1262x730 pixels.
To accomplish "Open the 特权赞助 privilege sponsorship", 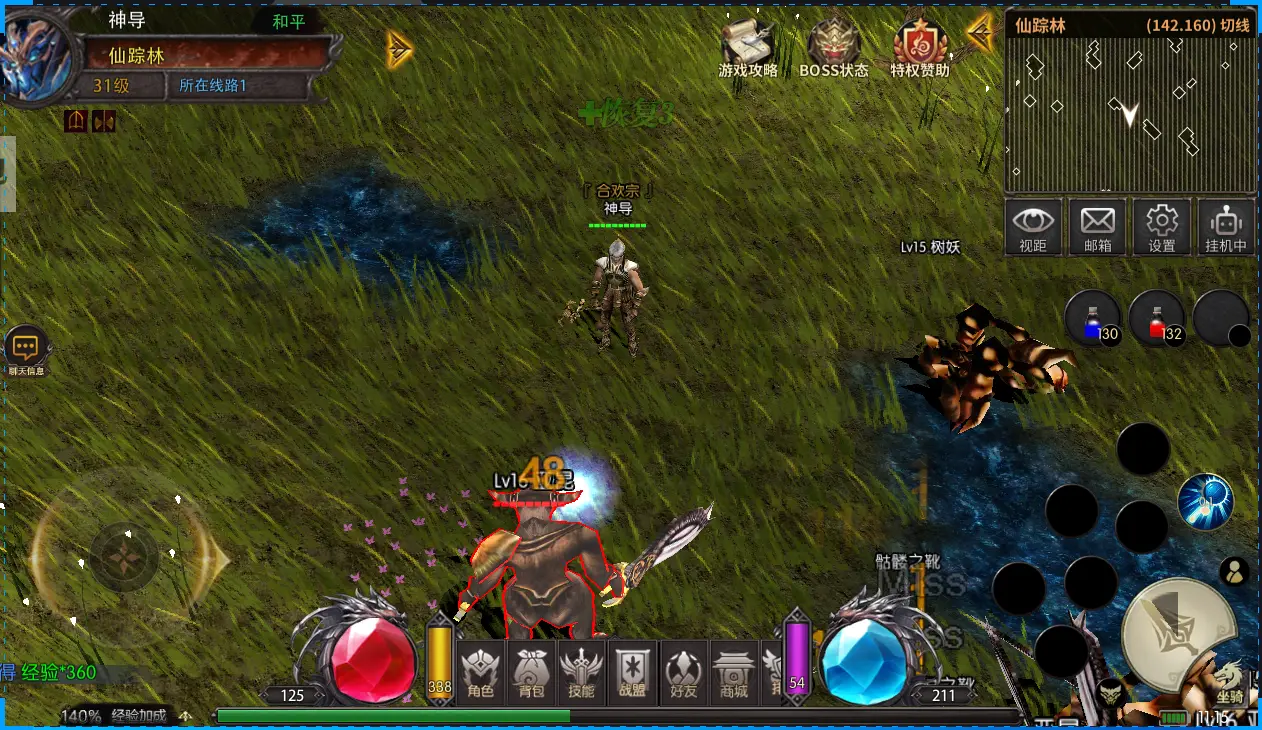I will coord(920,48).
